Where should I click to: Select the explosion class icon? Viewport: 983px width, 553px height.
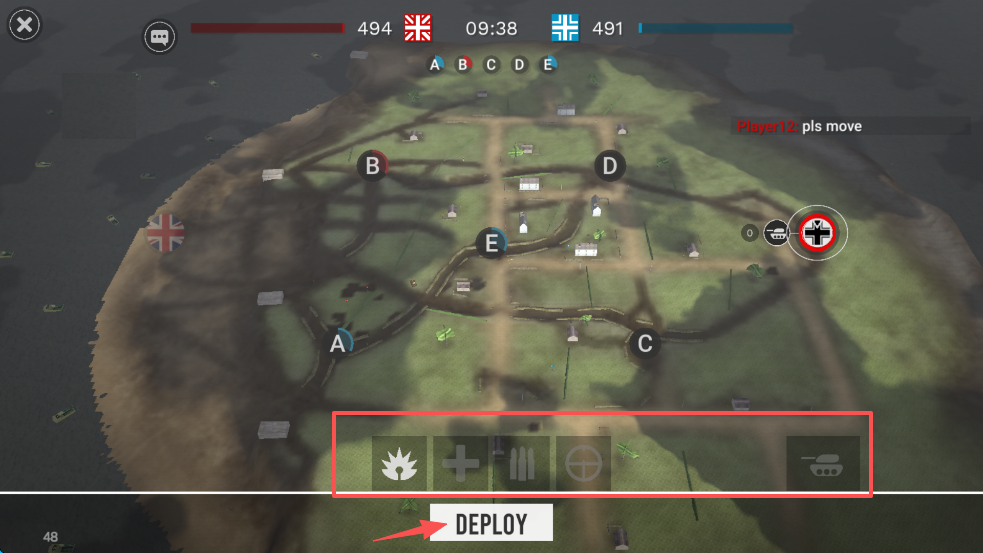pyautogui.click(x=399, y=463)
